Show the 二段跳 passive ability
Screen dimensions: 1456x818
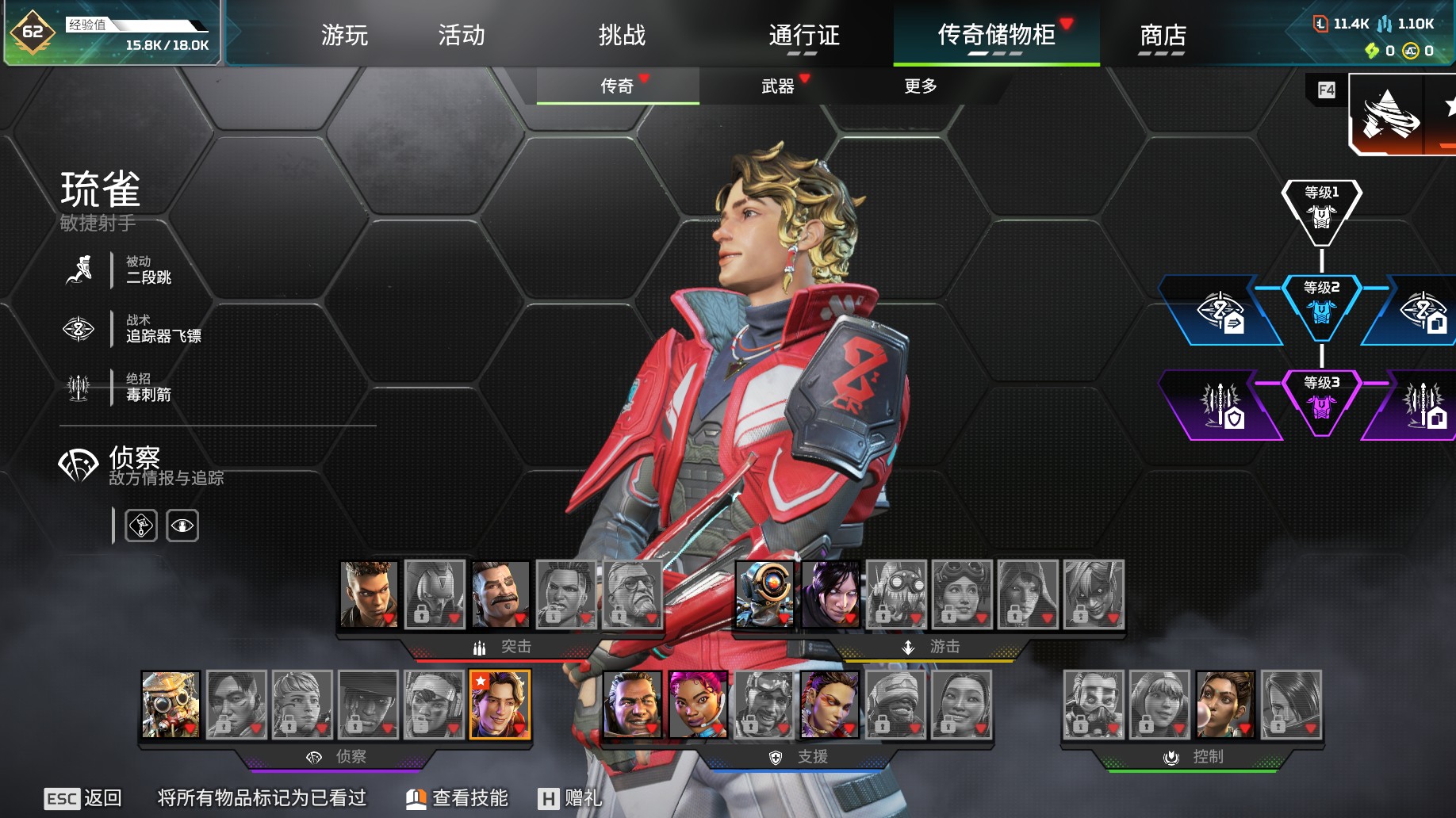[148, 270]
